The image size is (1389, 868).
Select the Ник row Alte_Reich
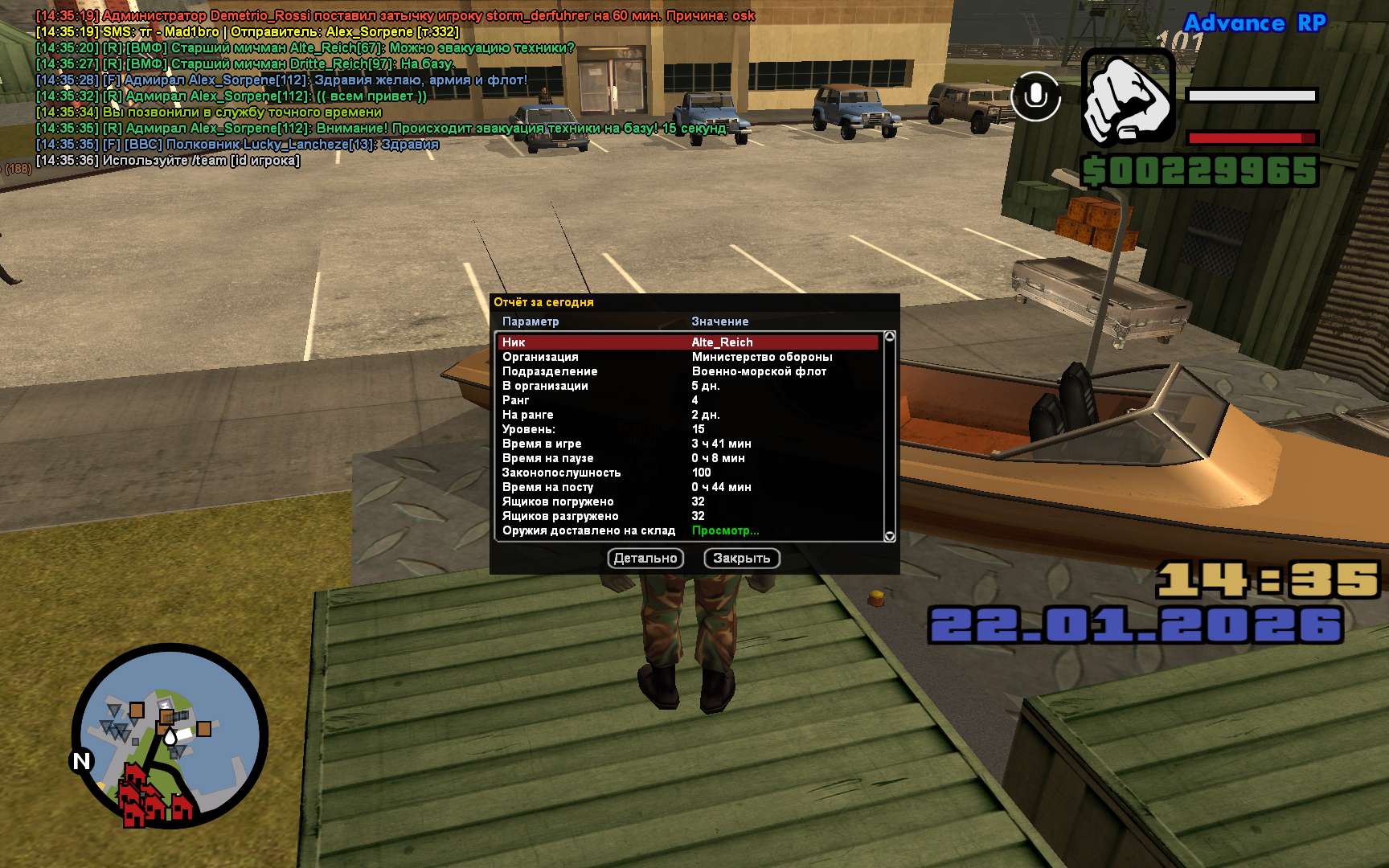[x=688, y=342]
